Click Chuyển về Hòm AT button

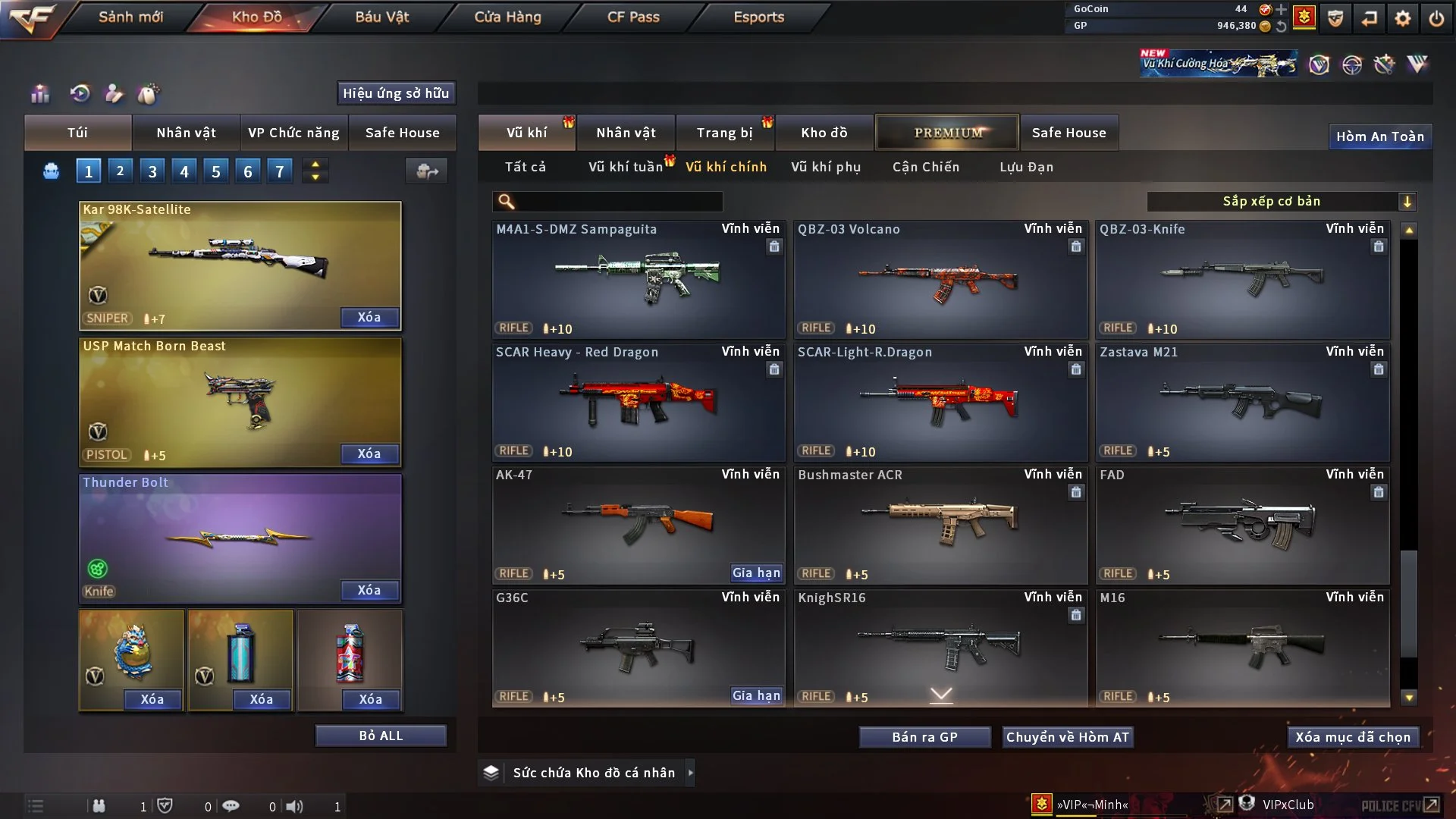1067,737
